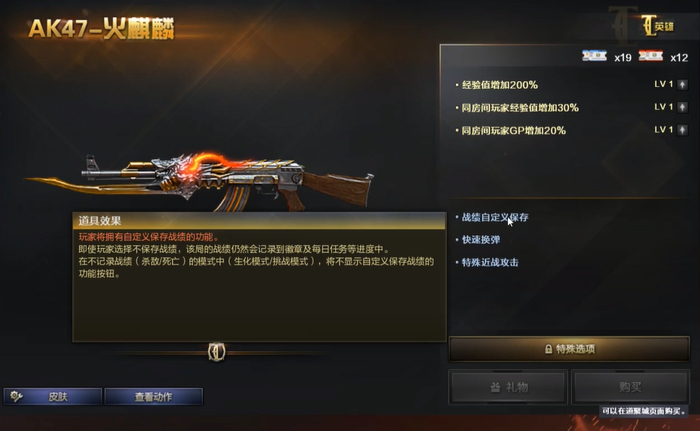Select the 特殊近战攻击 feature entry
The image size is (700, 431).
[x=489, y=263]
